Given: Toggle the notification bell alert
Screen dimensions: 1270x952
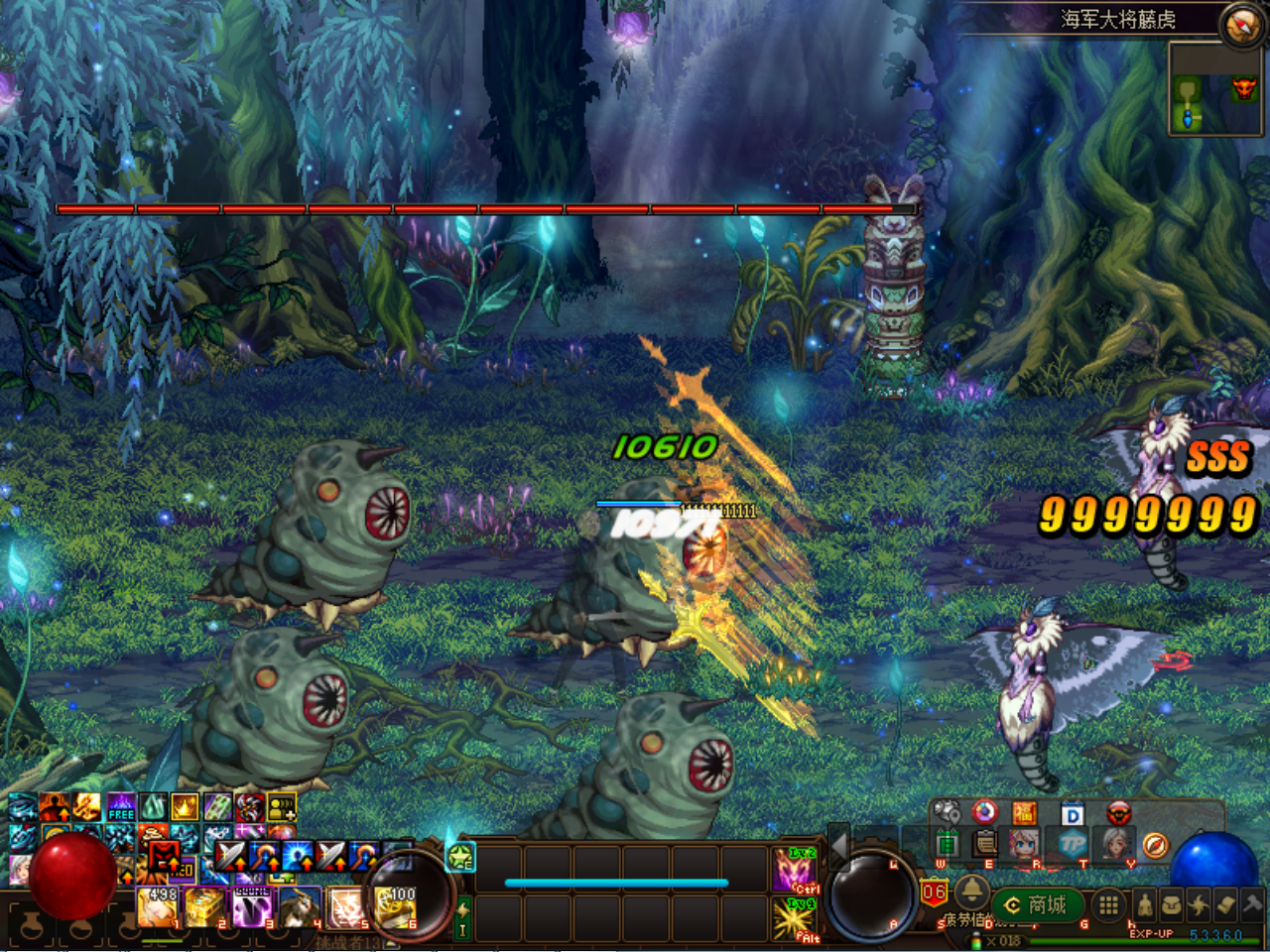Looking at the screenshot, I should (972, 891).
